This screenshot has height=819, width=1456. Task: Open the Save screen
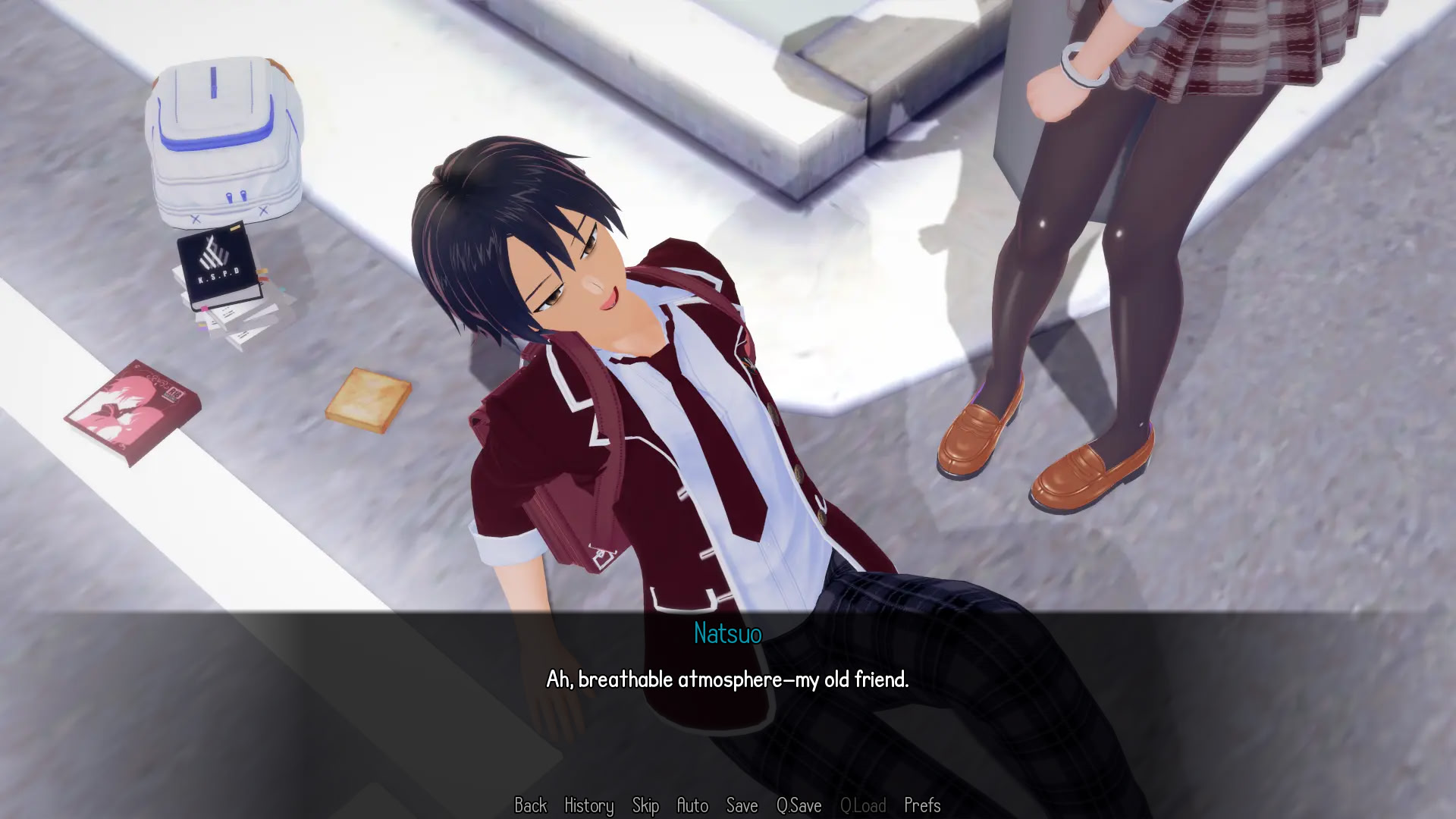click(x=742, y=806)
